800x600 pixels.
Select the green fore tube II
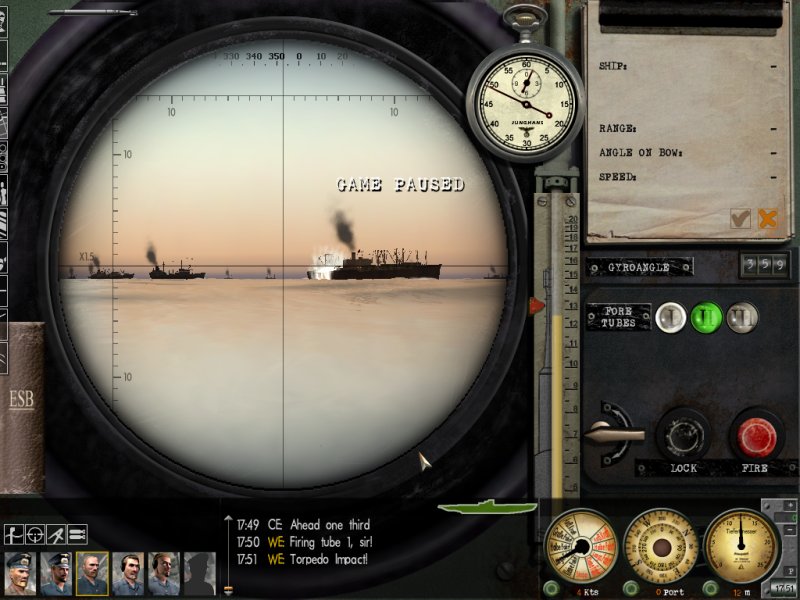coord(707,317)
